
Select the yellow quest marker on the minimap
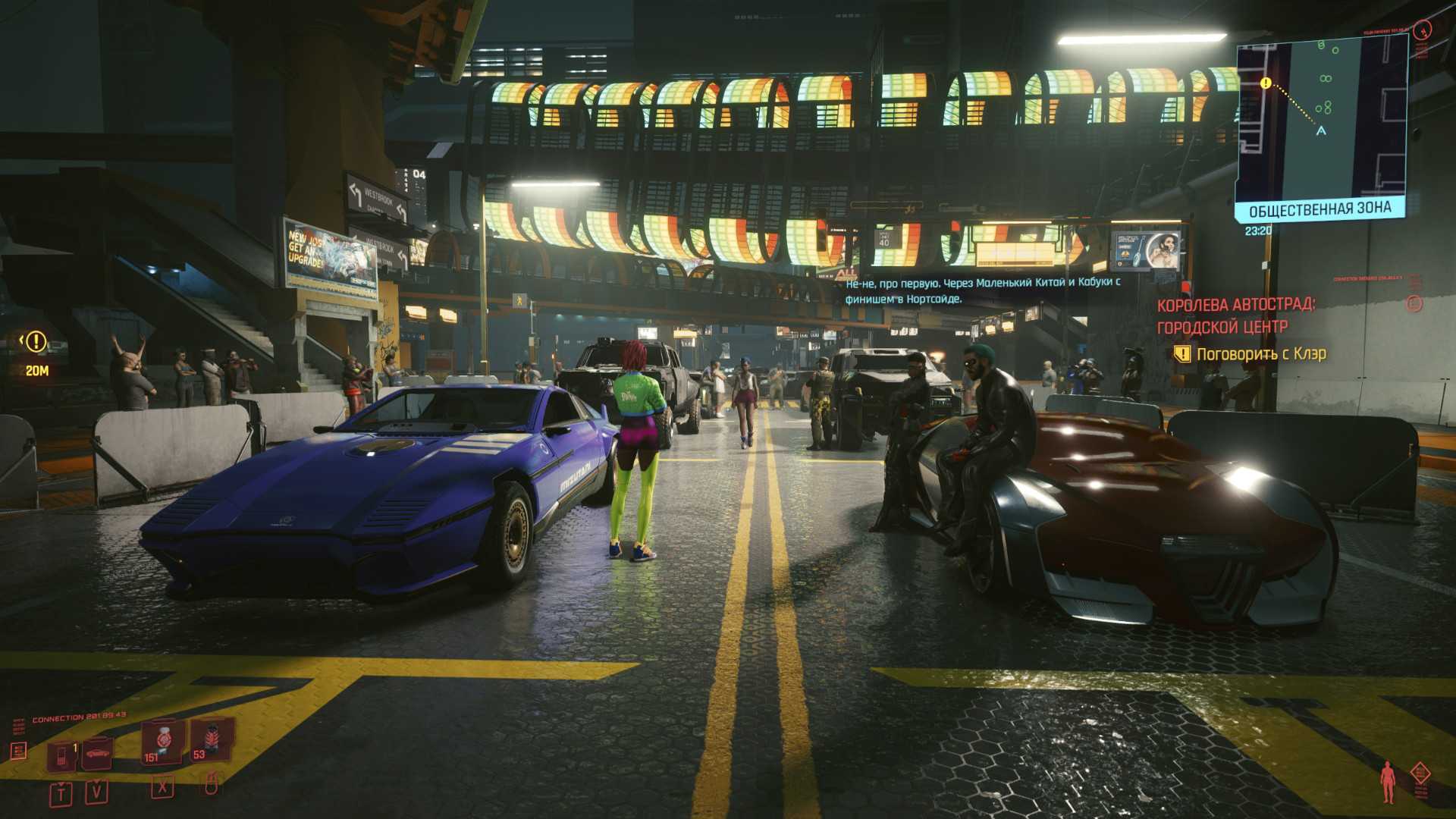click(1265, 83)
